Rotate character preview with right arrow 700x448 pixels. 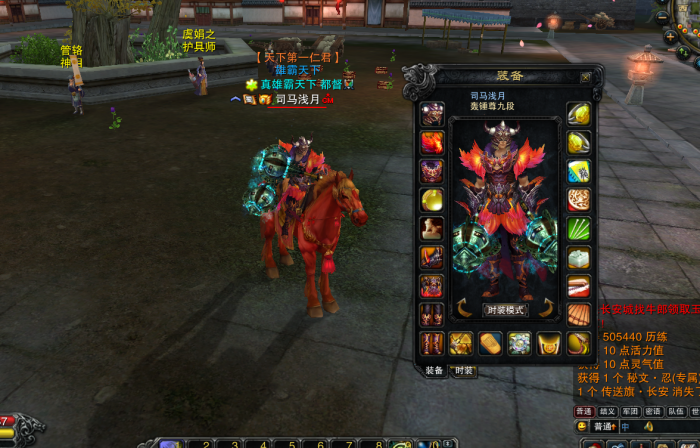pos(547,308)
